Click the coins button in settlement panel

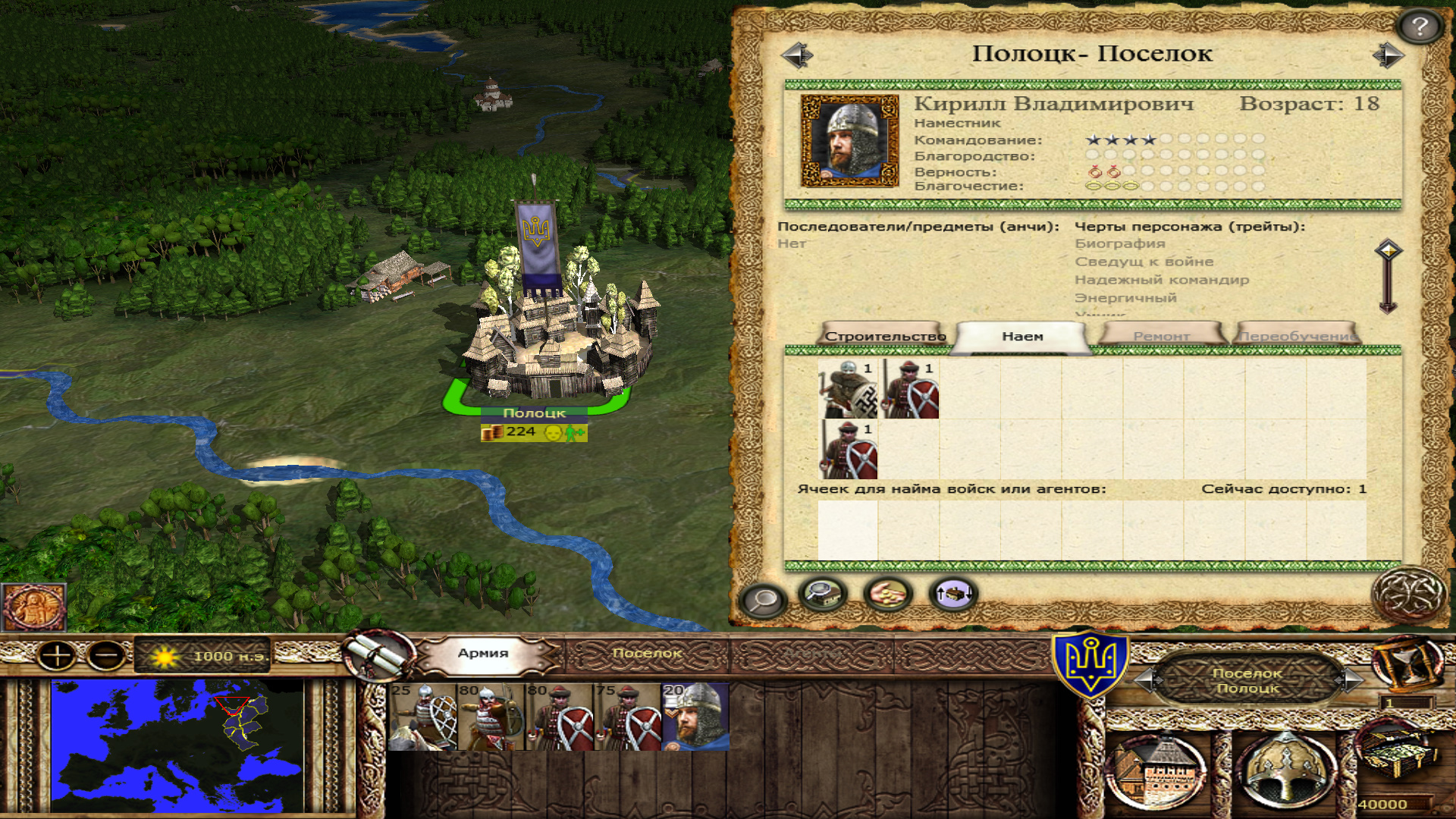[x=888, y=594]
